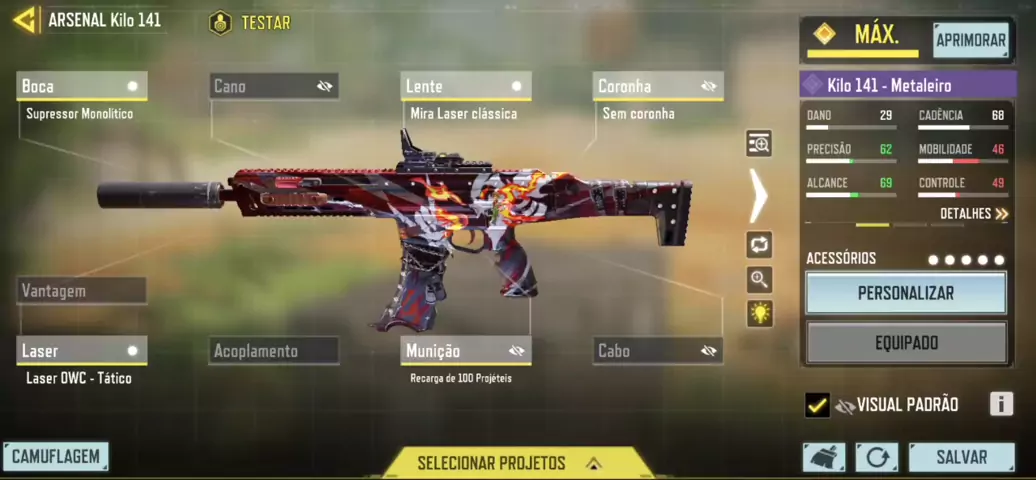This screenshot has width=1036, height=480.
Task: Clear attachments with the broom icon
Action: 823,457
